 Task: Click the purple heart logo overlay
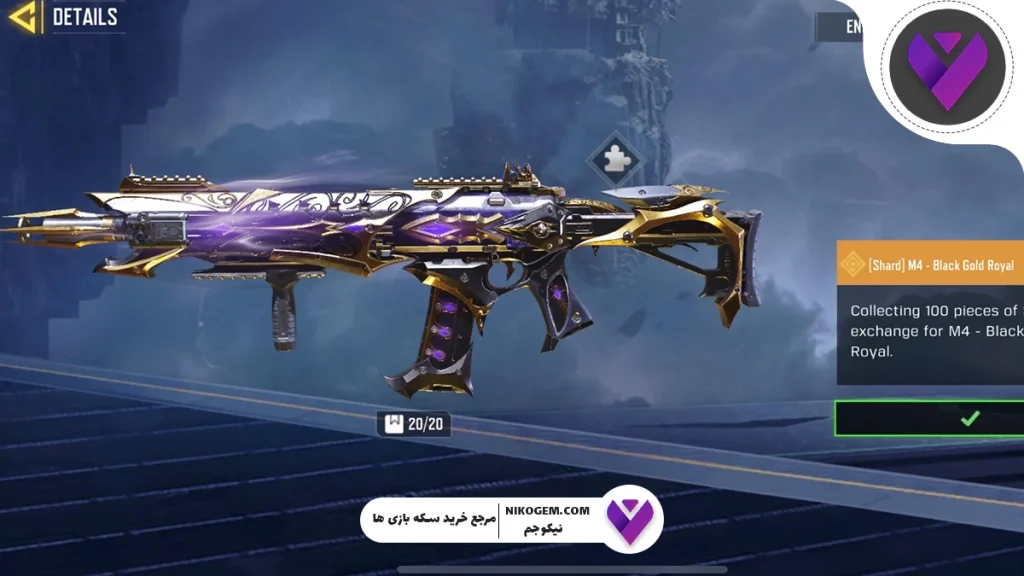pos(944,67)
